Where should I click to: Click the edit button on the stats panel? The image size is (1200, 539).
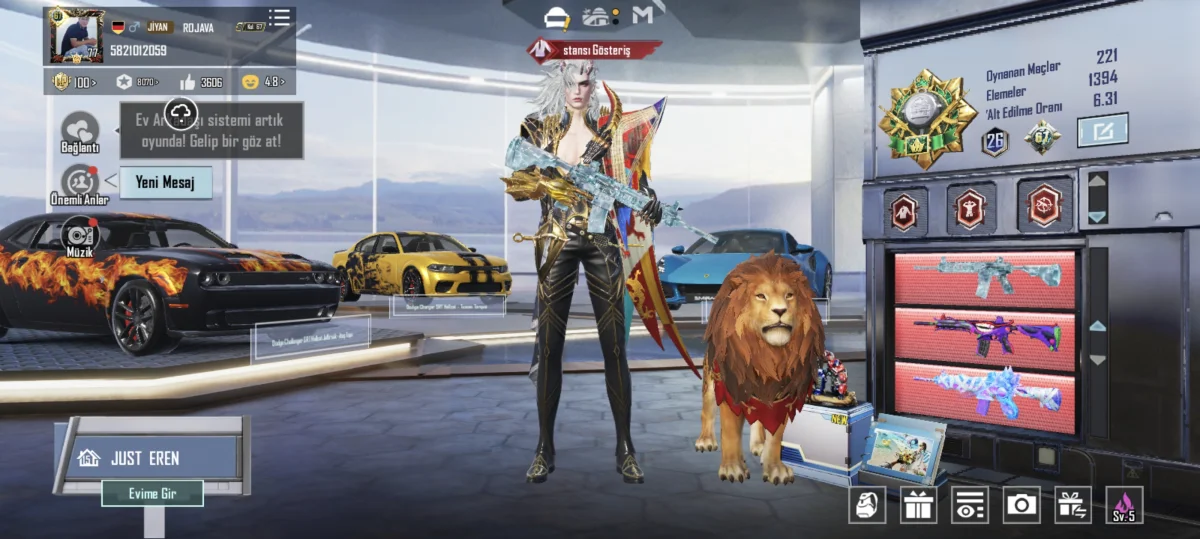tap(1102, 130)
